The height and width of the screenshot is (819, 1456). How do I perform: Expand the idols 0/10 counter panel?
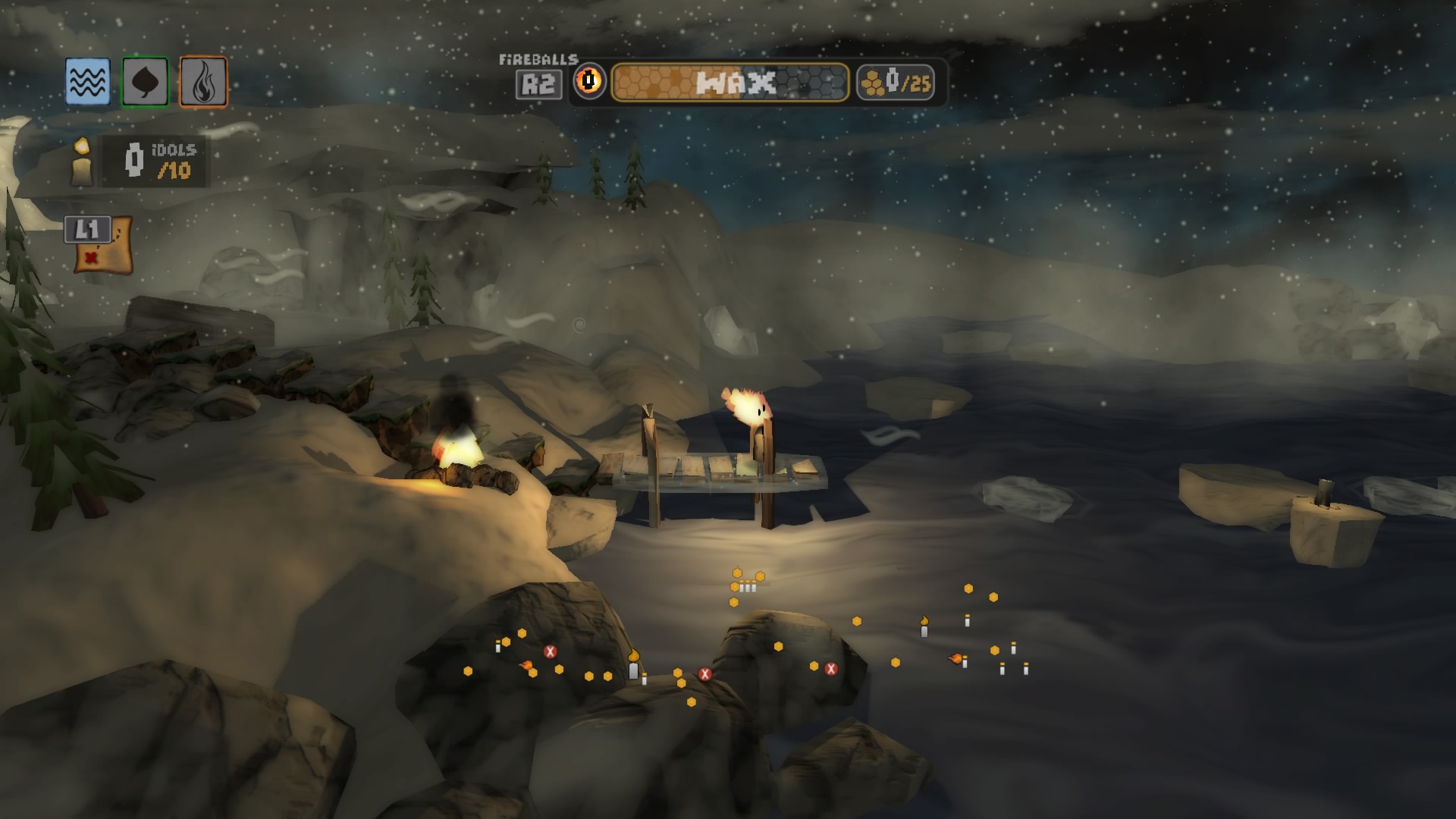tap(148, 161)
